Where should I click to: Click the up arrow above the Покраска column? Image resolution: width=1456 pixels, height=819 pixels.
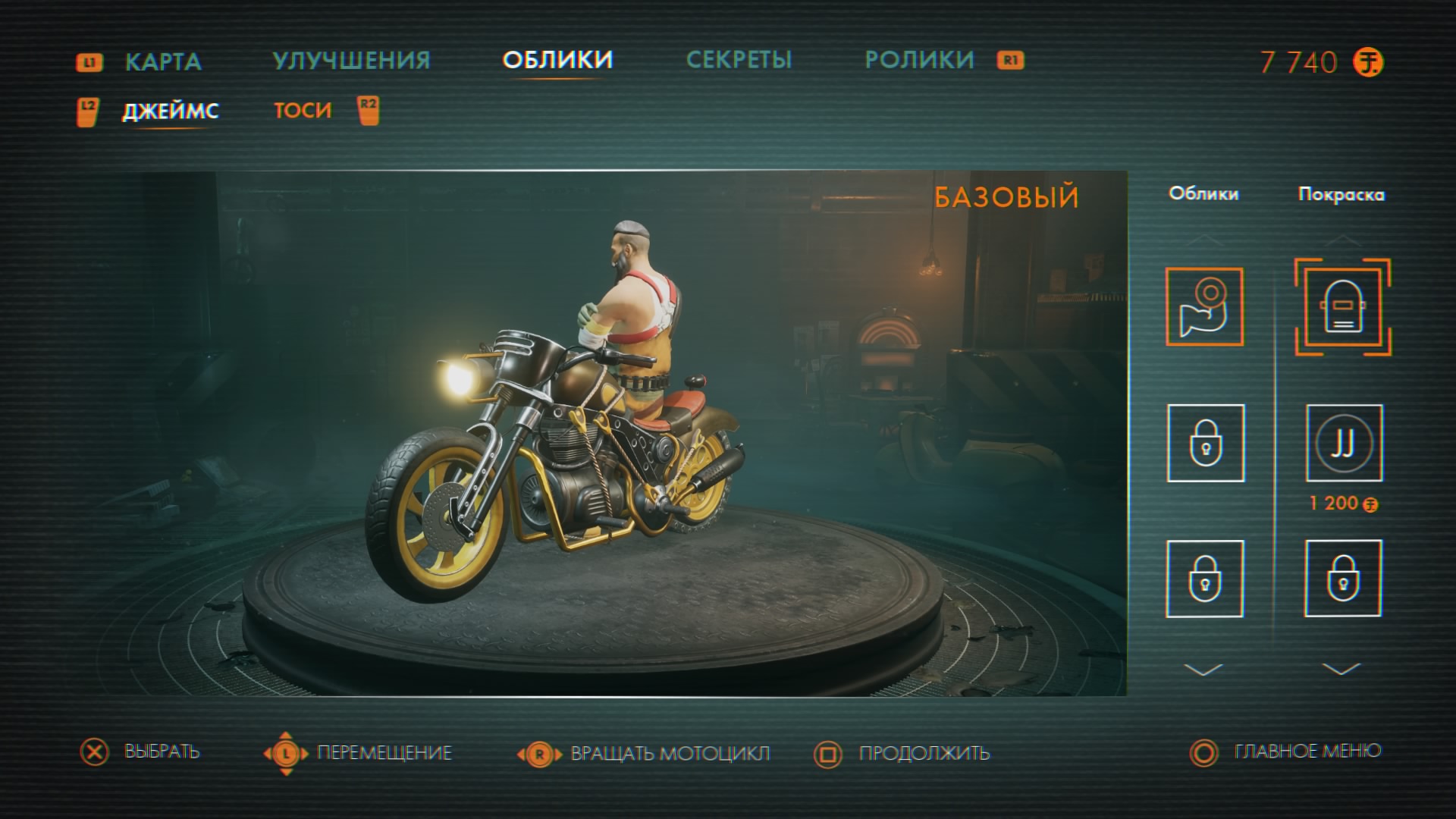tap(1341, 240)
